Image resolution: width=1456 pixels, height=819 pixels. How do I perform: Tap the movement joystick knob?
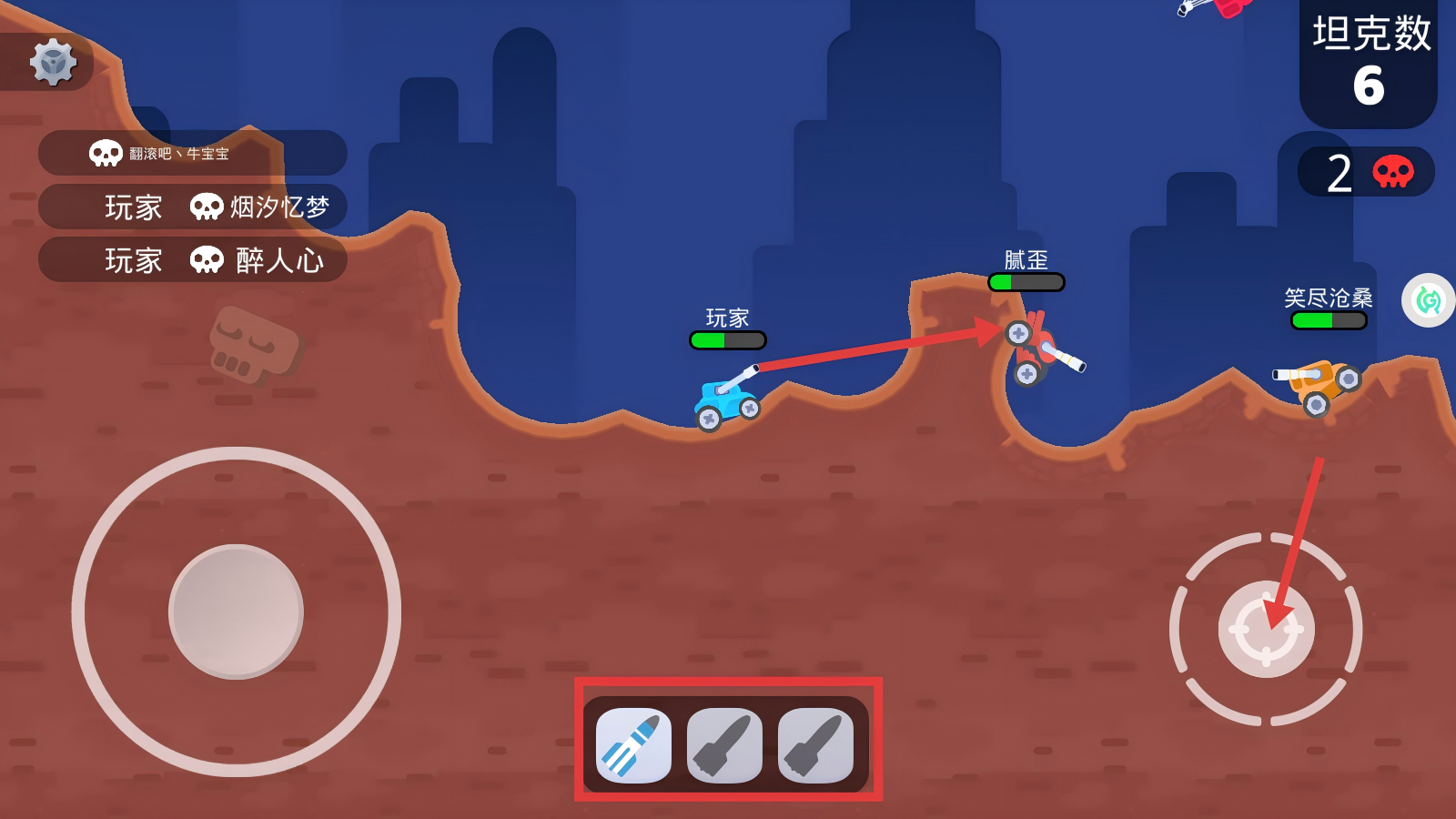click(x=236, y=612)
